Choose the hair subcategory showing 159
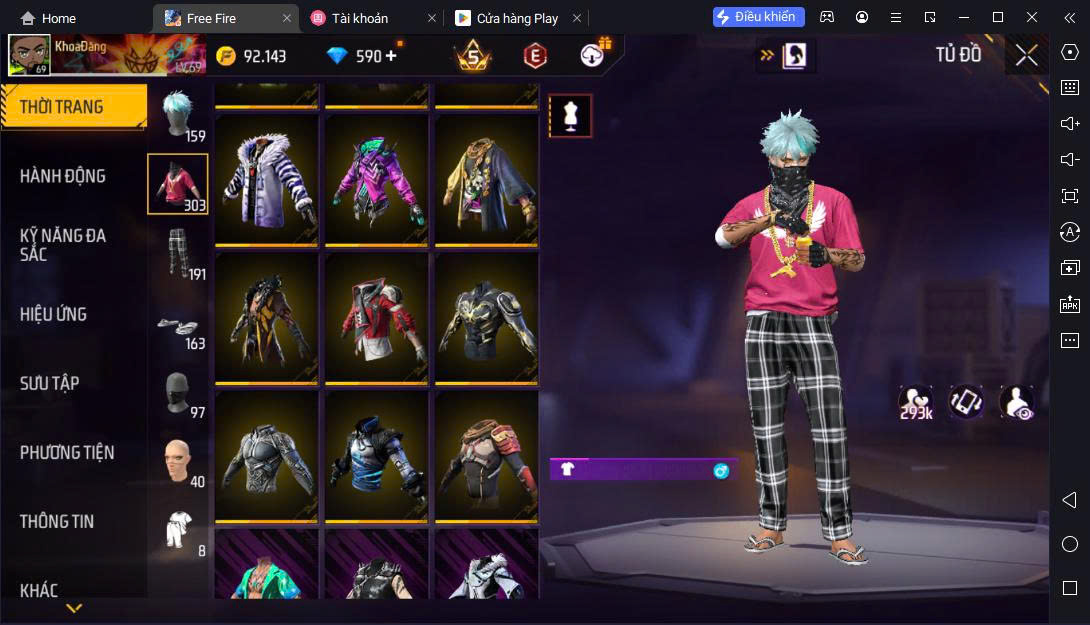This screenshot has height=625, width=1090. click(x=178, y=116)
